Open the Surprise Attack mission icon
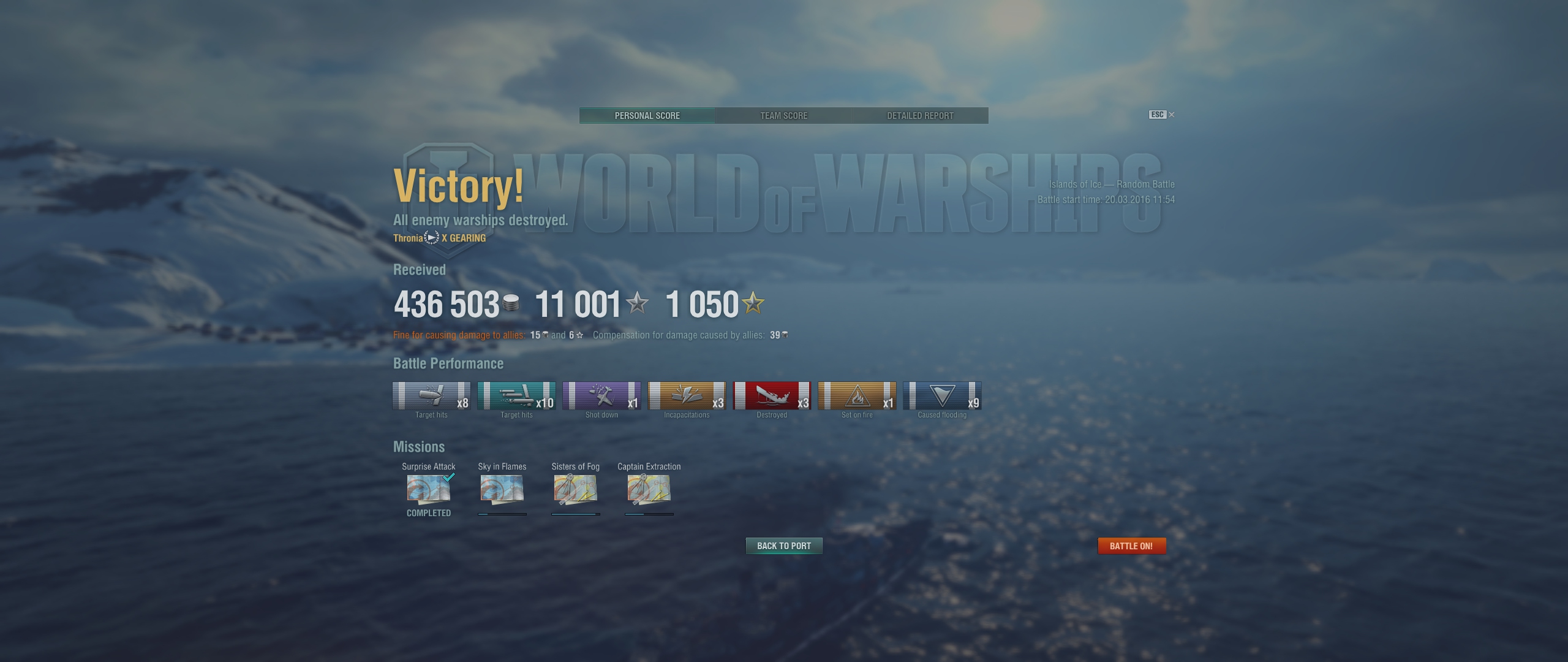 tap(429, 489)
